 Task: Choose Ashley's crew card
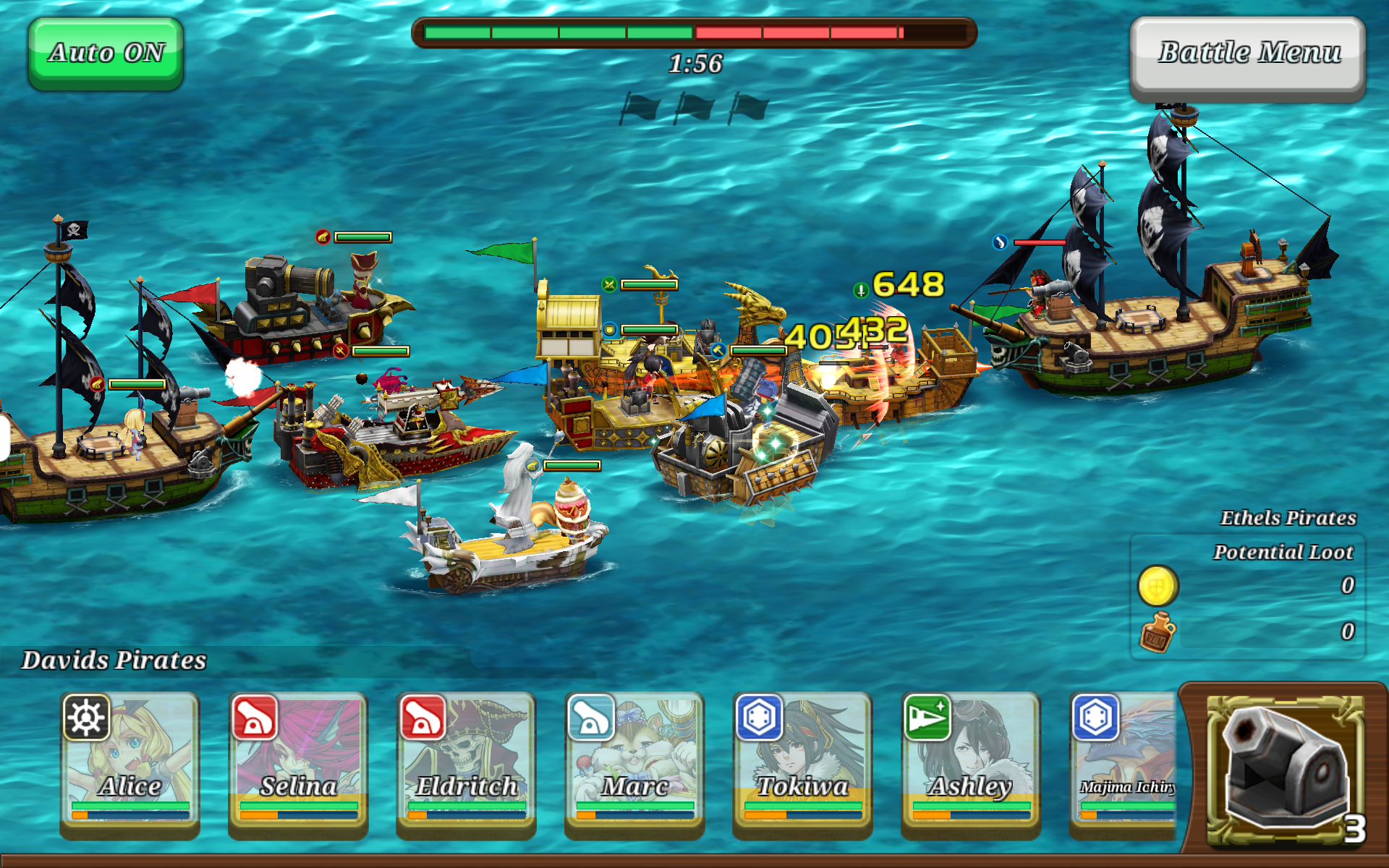(x=970, y=762)
